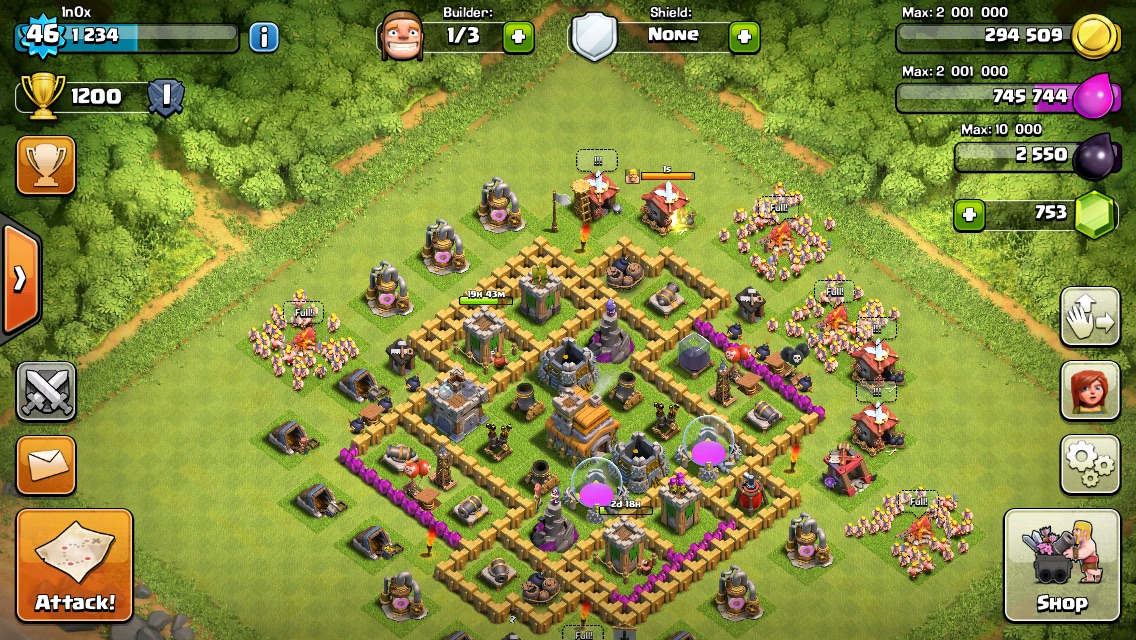Open the settings gears button
The width and height of the screenshot is (1136, 640).
(1090, 464)
